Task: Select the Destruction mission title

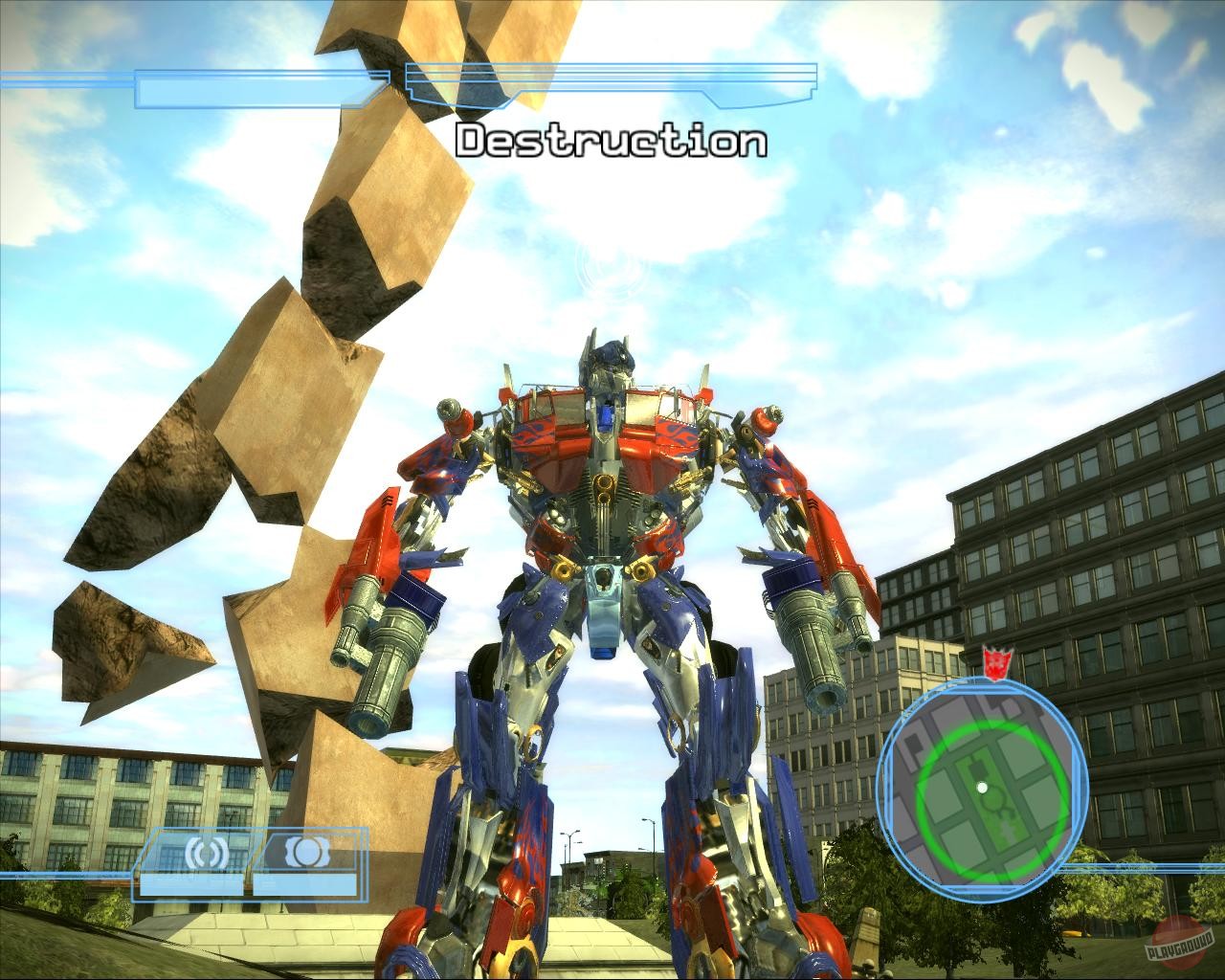Action: tap(611, 142)
